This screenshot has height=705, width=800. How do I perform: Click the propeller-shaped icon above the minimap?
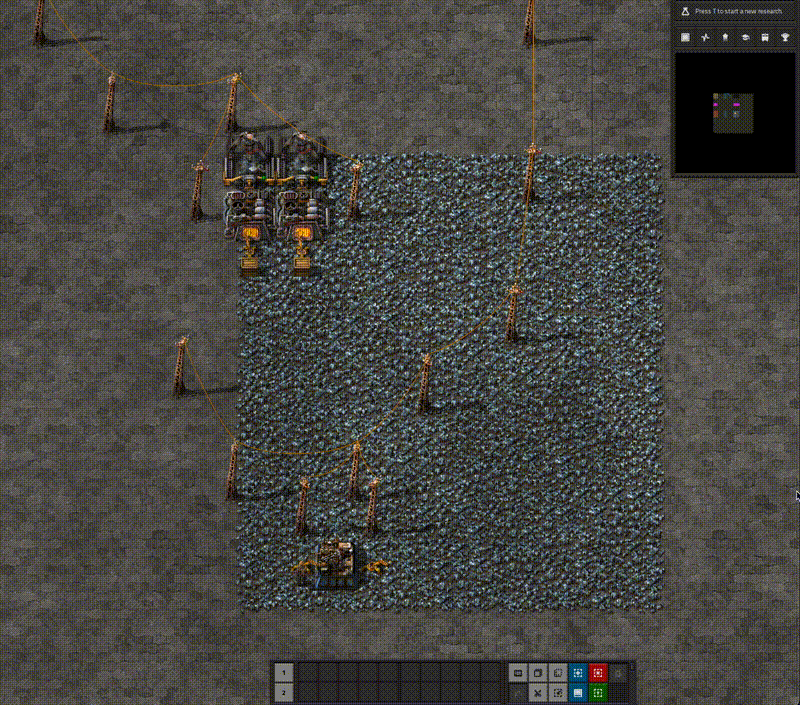pyautogui.click(x=705, y=37)
